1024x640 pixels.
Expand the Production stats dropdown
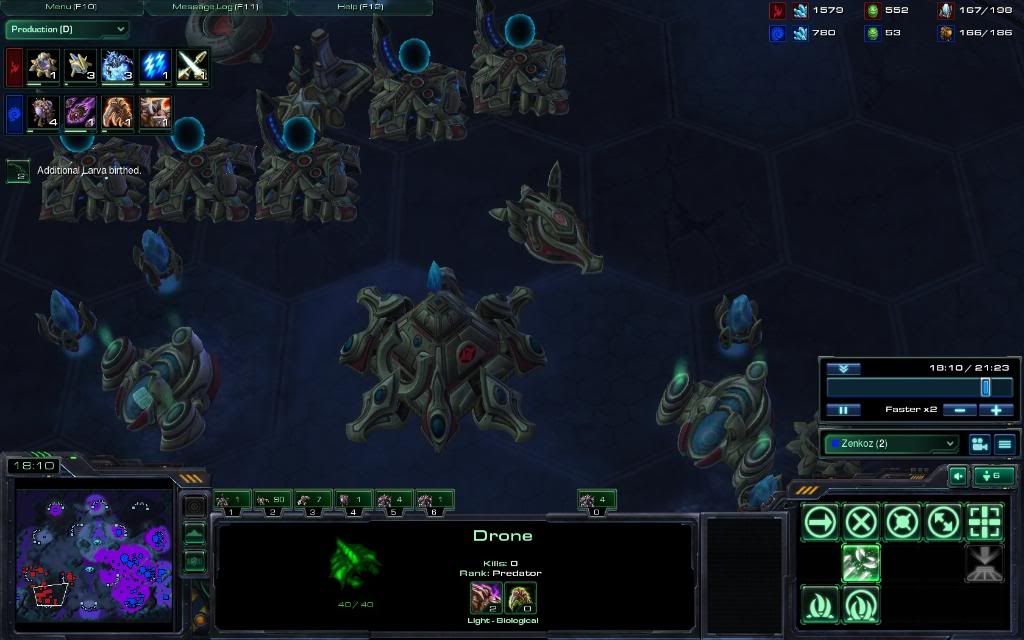(67, 30)
